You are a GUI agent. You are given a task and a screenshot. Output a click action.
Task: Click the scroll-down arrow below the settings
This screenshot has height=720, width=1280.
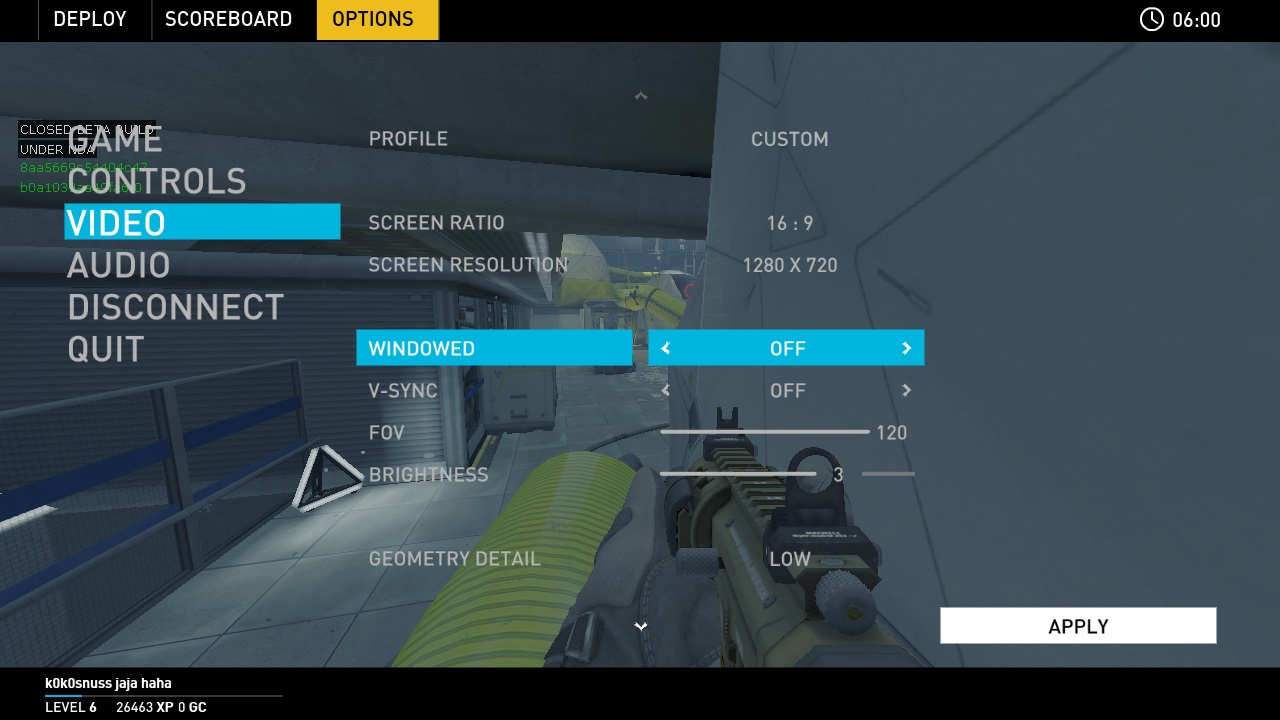tap(641, 626)
